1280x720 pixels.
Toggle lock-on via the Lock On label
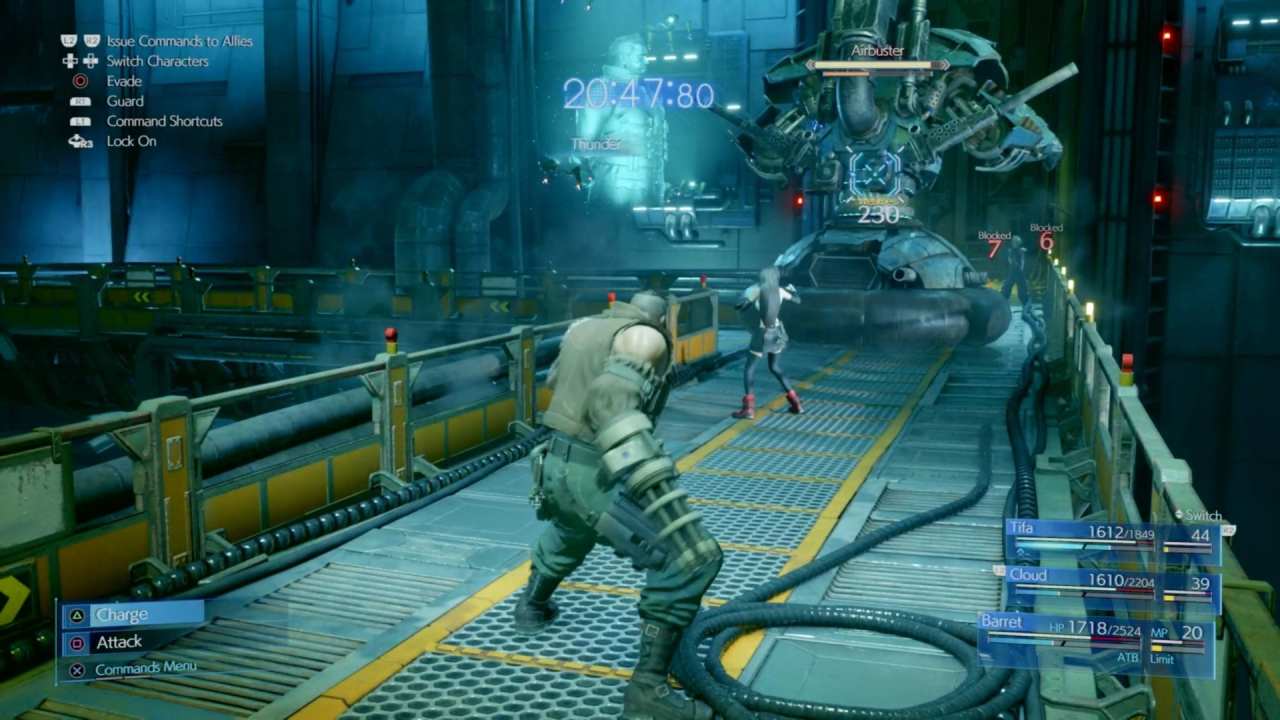tap(131, 141)
